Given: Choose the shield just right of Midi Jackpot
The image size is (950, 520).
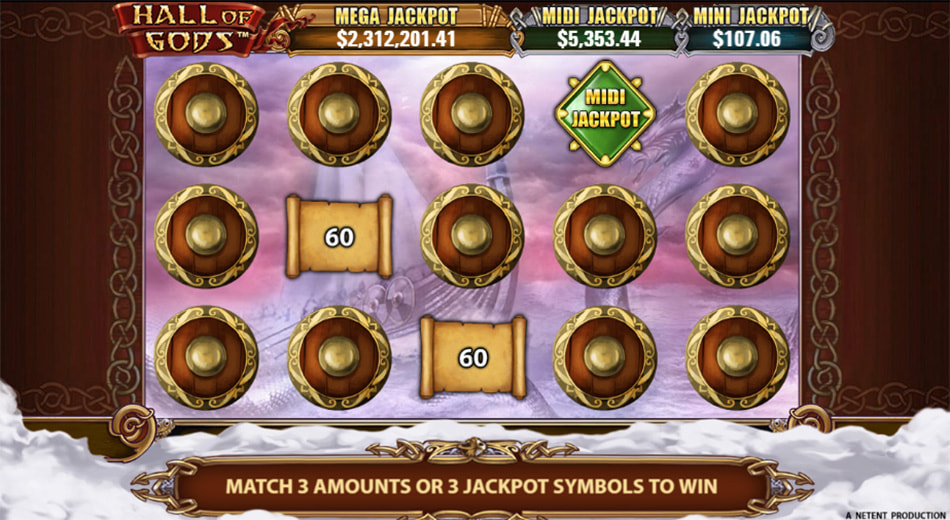Looking at the screenshot, I should point(738,114).
